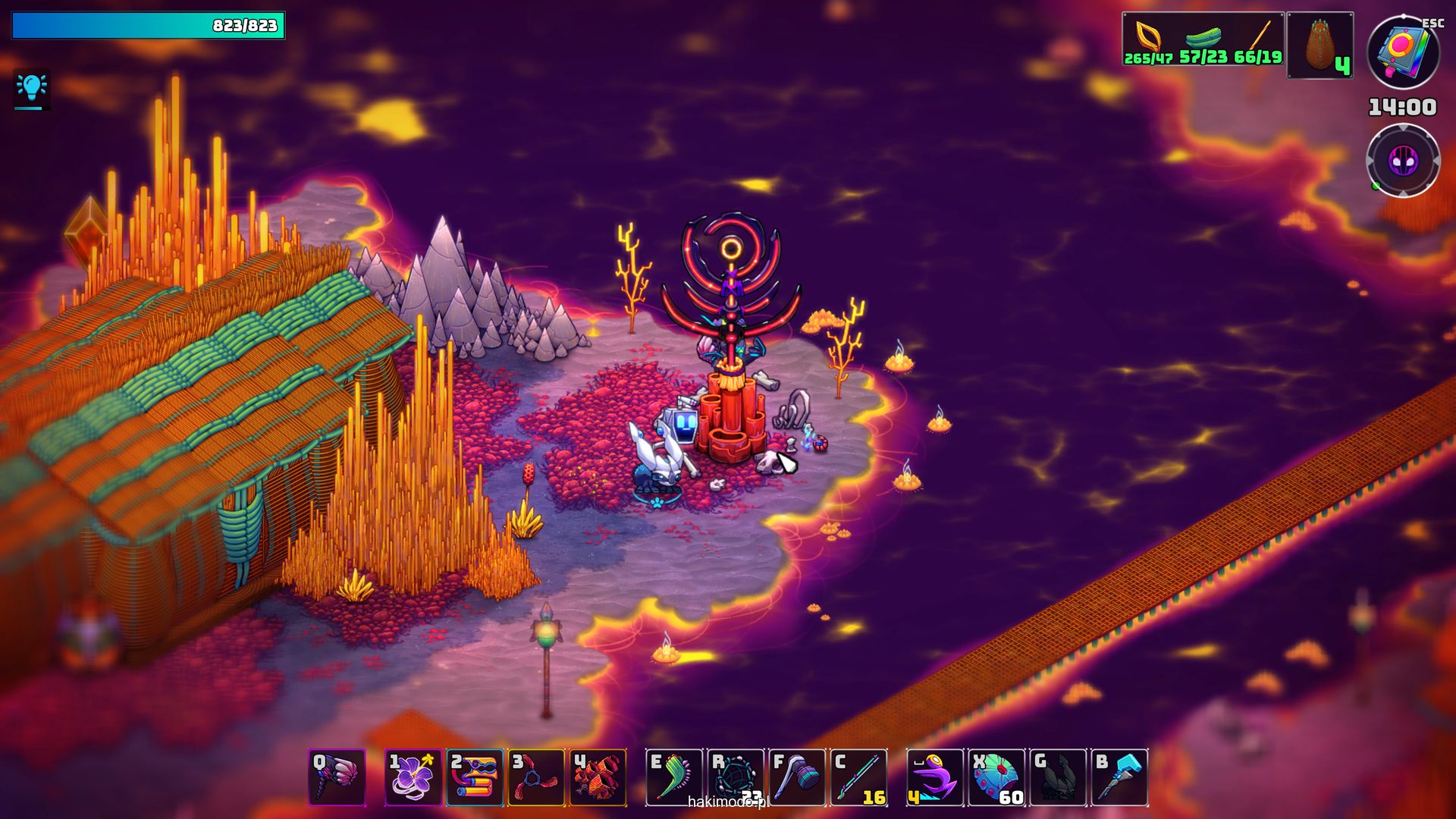Use the teal shell item in slot X
This screenshot has height=819, width=1456.
click(996, 777)
